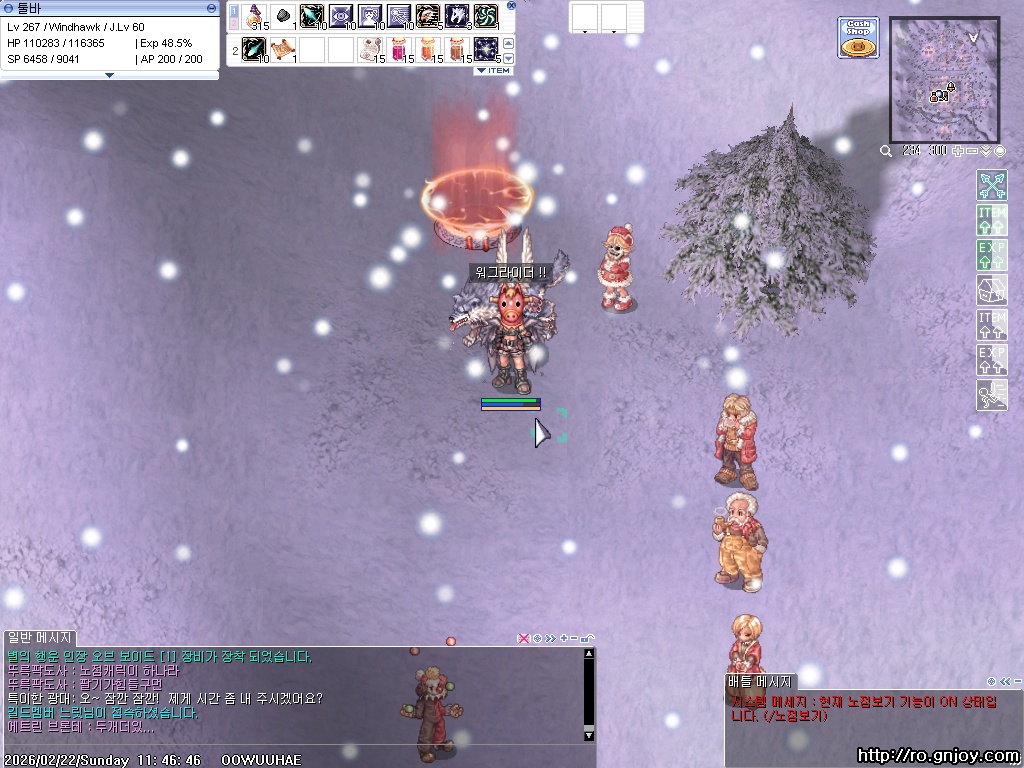
Task: Click the magnifier icon under the minimap
Action: [886, 151]
